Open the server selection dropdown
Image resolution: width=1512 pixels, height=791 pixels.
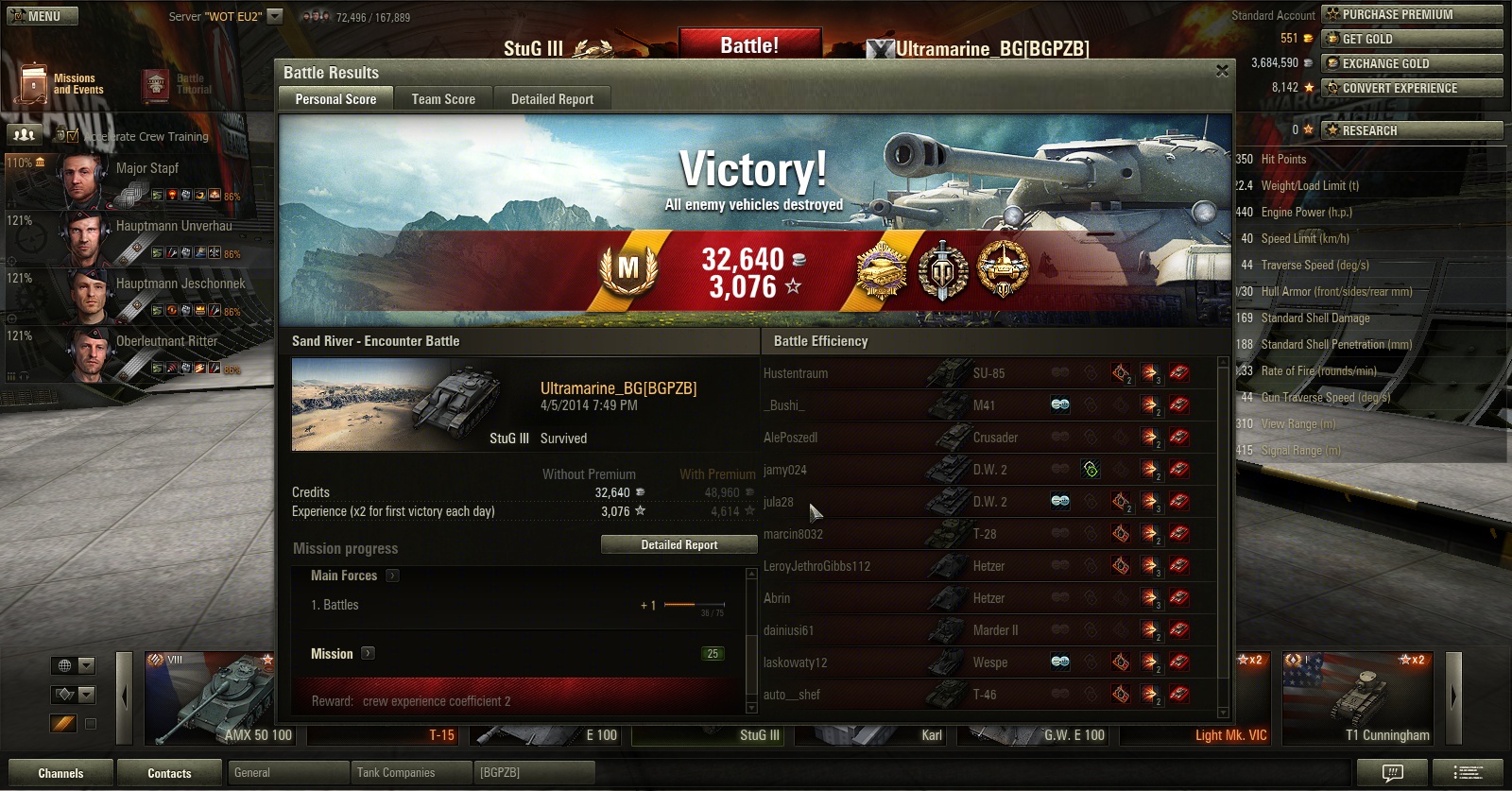pos(275,16)
